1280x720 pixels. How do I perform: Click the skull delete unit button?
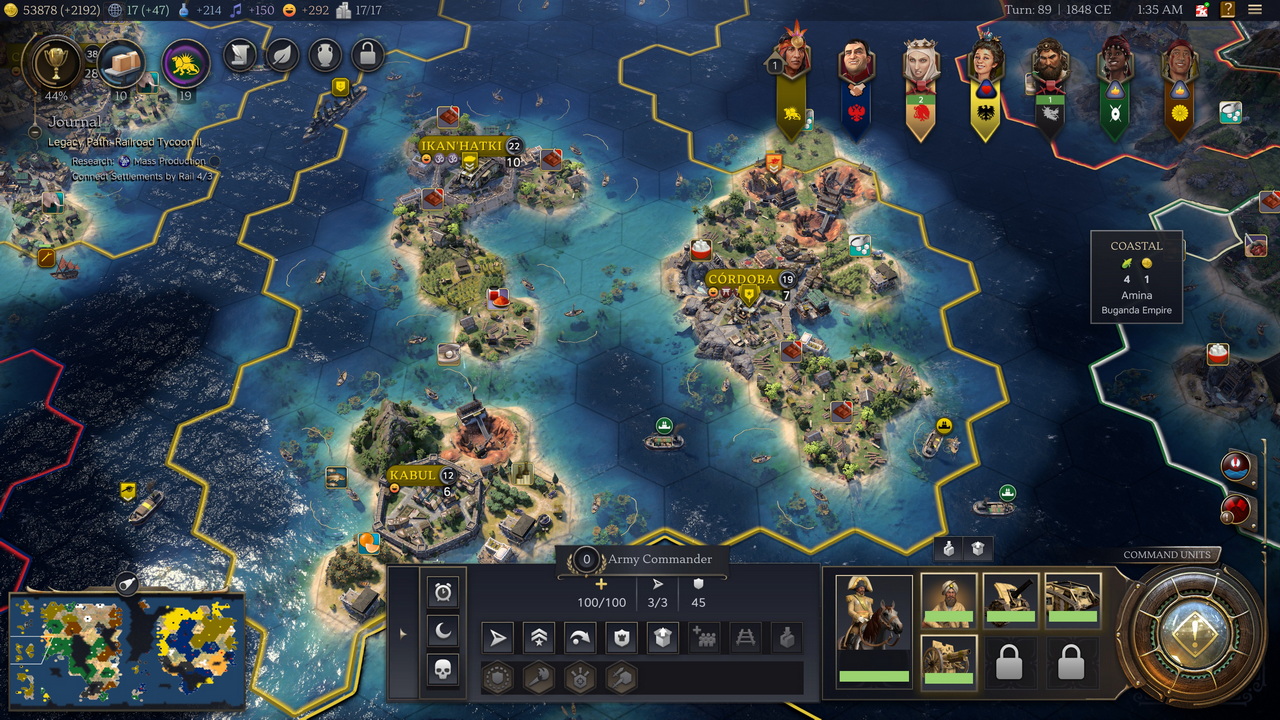tap(443, 669)
